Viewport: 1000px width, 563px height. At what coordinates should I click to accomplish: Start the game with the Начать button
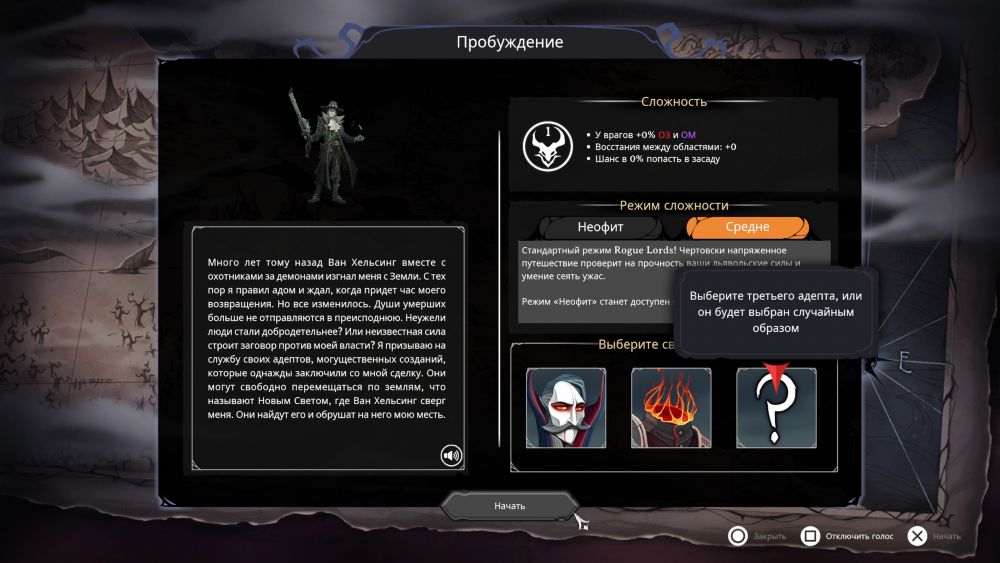[x=509, y=506]
